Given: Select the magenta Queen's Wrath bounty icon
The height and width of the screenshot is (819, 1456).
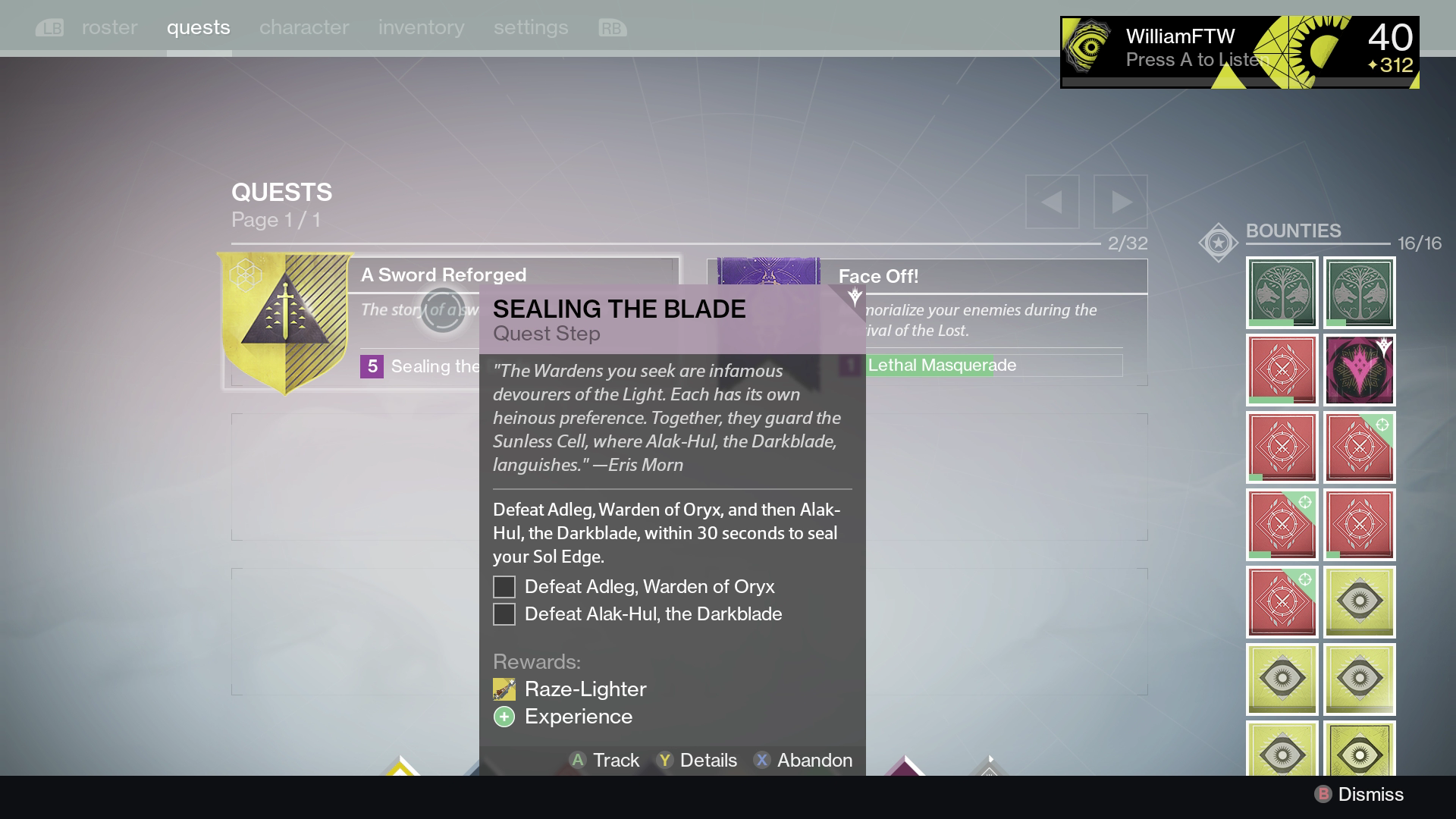Looking at the screenshot, I should pos(1360,370).
